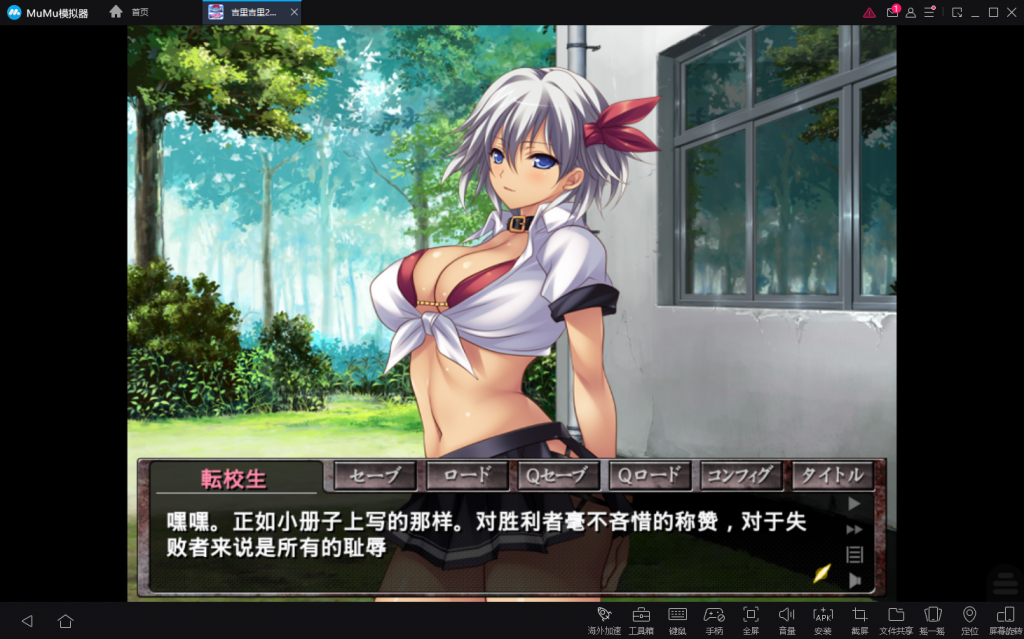Return to title via タイトル button

coord(833,476)
